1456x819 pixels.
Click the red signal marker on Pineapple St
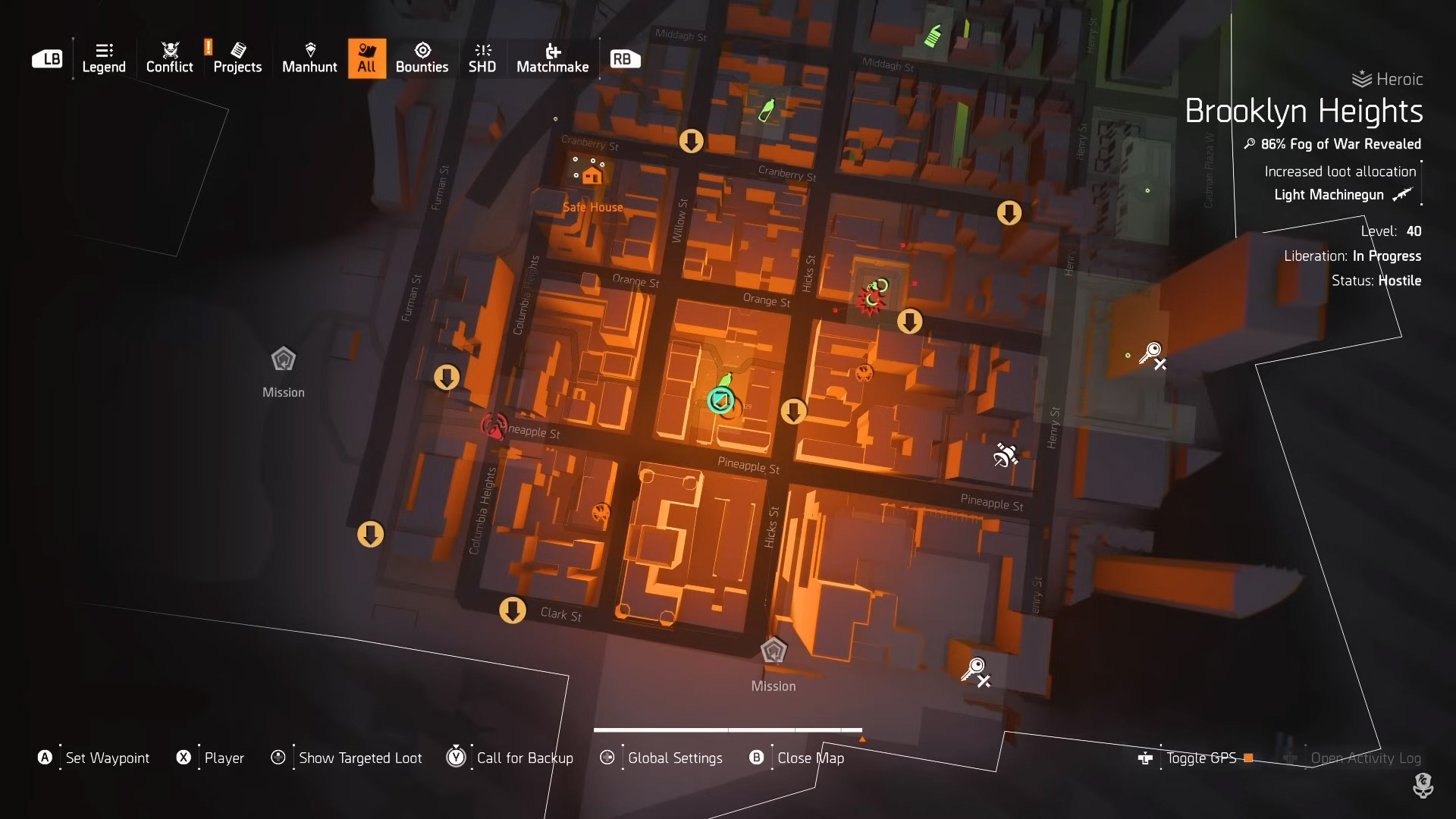[x=494, y=426]
